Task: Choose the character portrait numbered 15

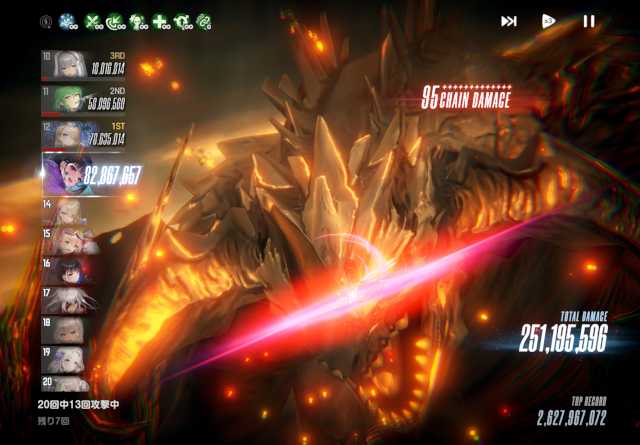Action: click(x=70, y=239)
